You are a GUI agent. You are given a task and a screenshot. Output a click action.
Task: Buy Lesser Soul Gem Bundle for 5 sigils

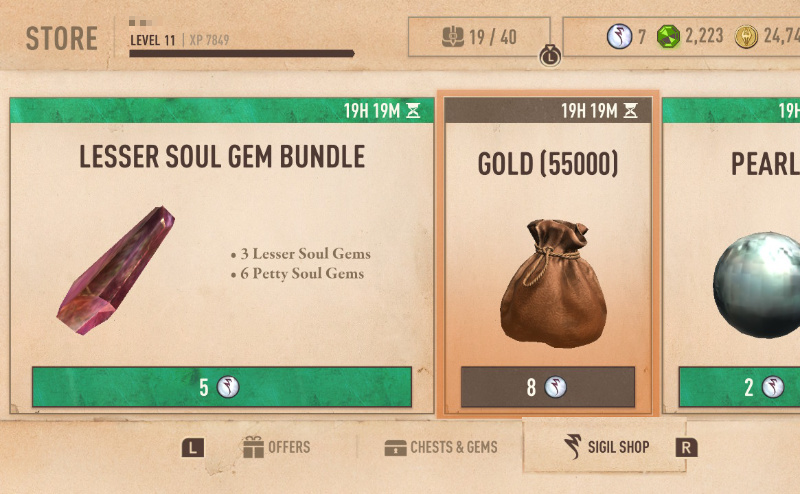click(221, 387)
